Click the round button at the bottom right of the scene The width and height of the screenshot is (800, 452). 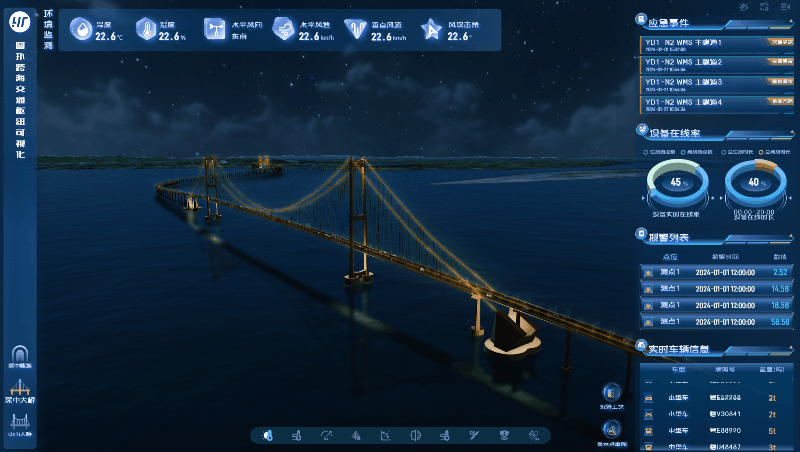[611, 430]
